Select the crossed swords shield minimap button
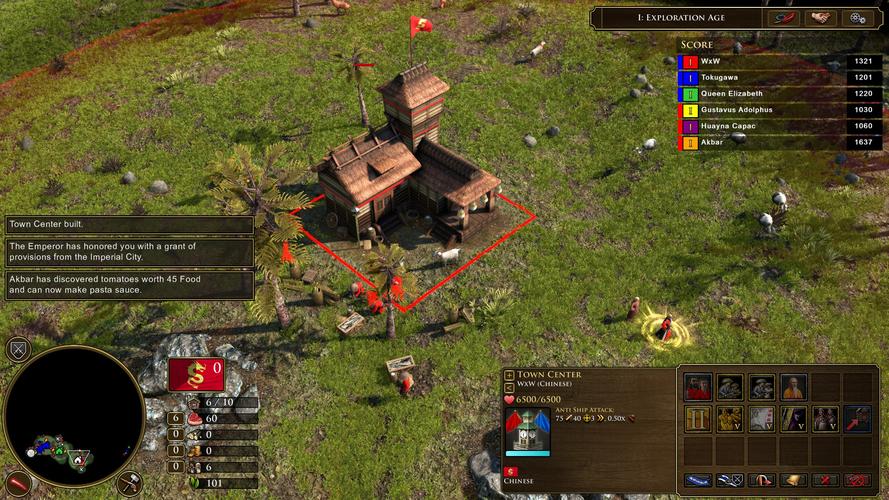The width and height of the screenshot is (889, 500). (17, 349)
